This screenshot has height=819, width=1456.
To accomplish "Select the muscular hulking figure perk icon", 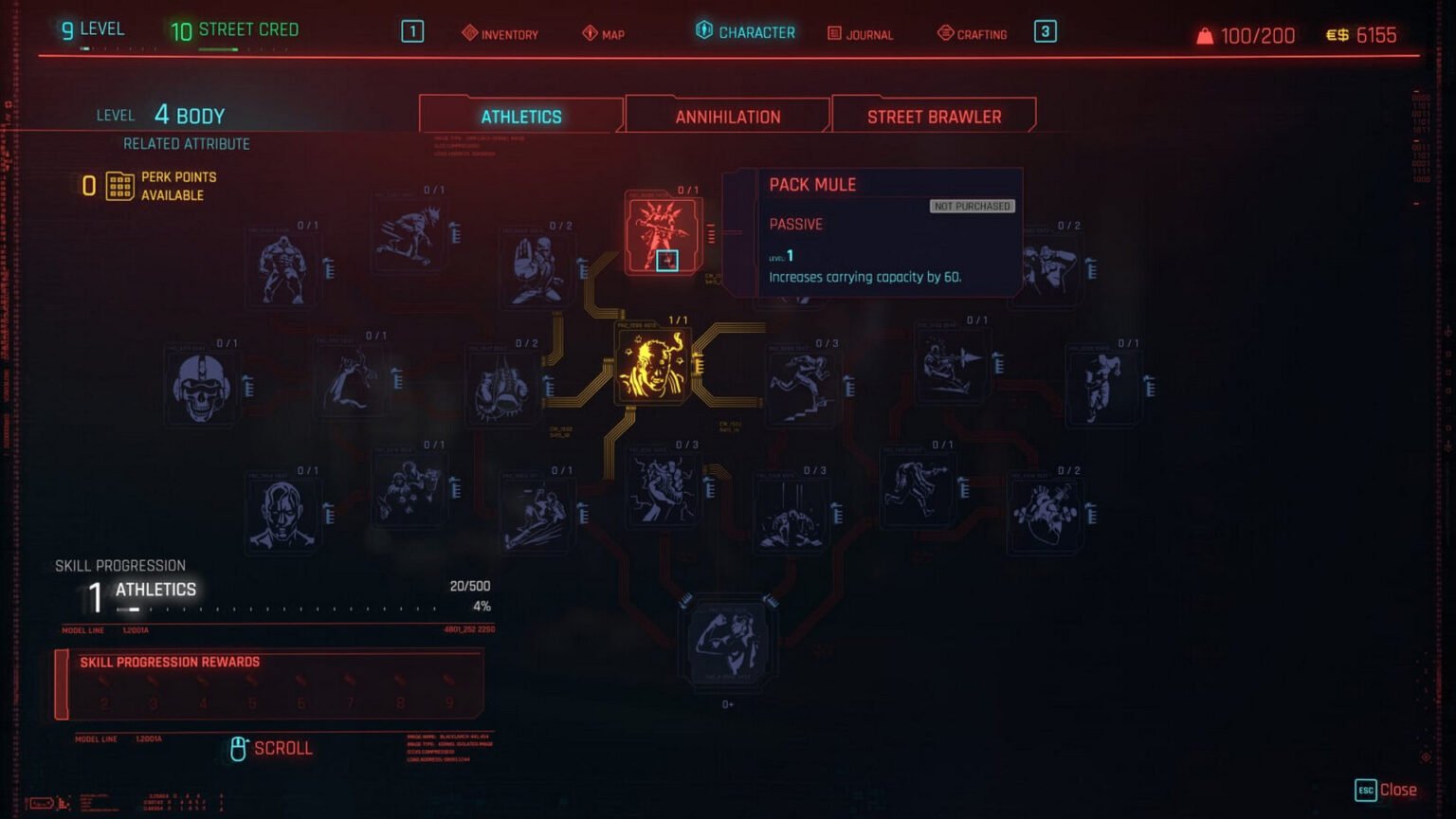I will [282, 270].
